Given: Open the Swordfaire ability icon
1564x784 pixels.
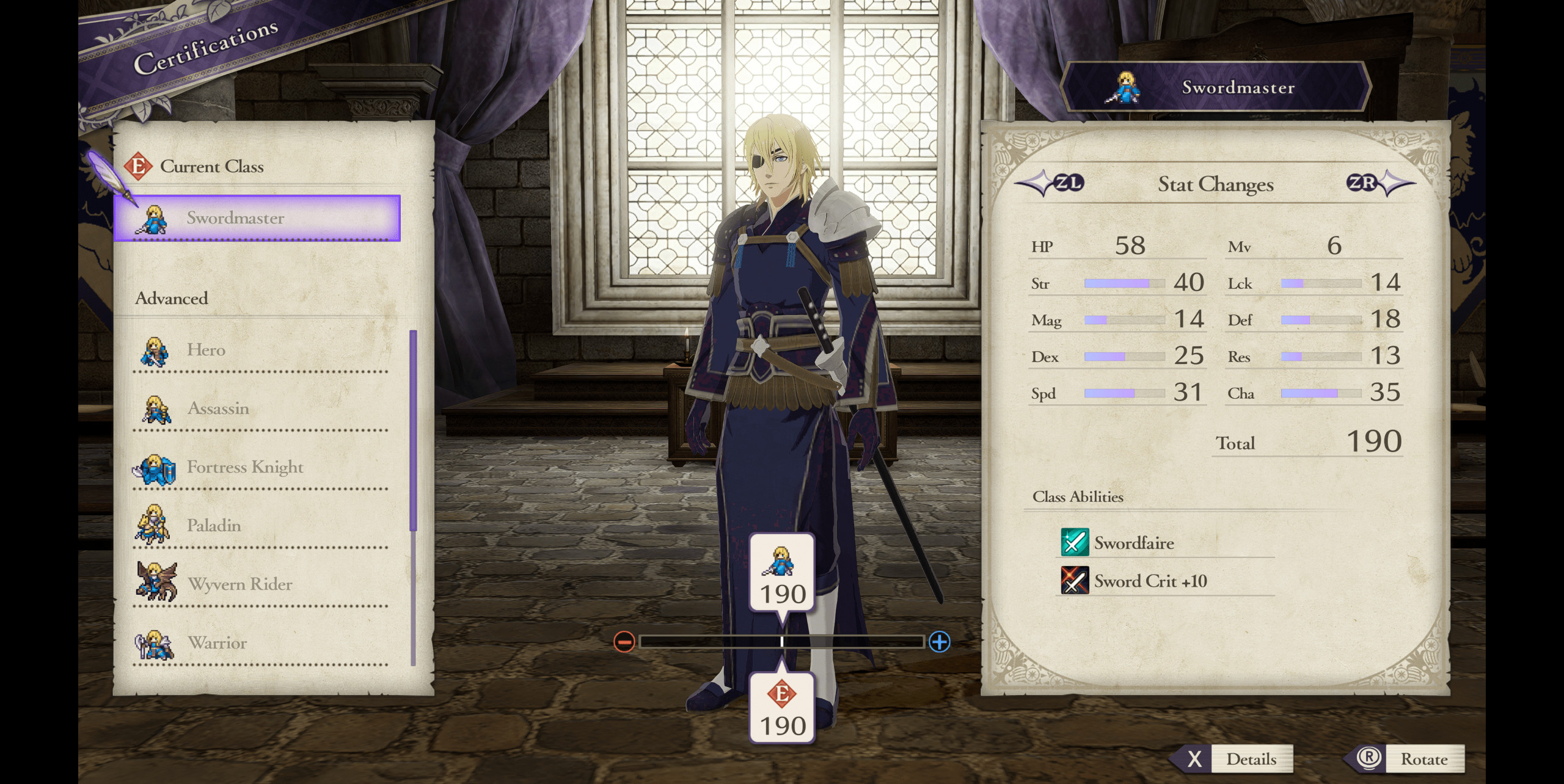Looking at the screenshot, I should (x=1076, y=543).
